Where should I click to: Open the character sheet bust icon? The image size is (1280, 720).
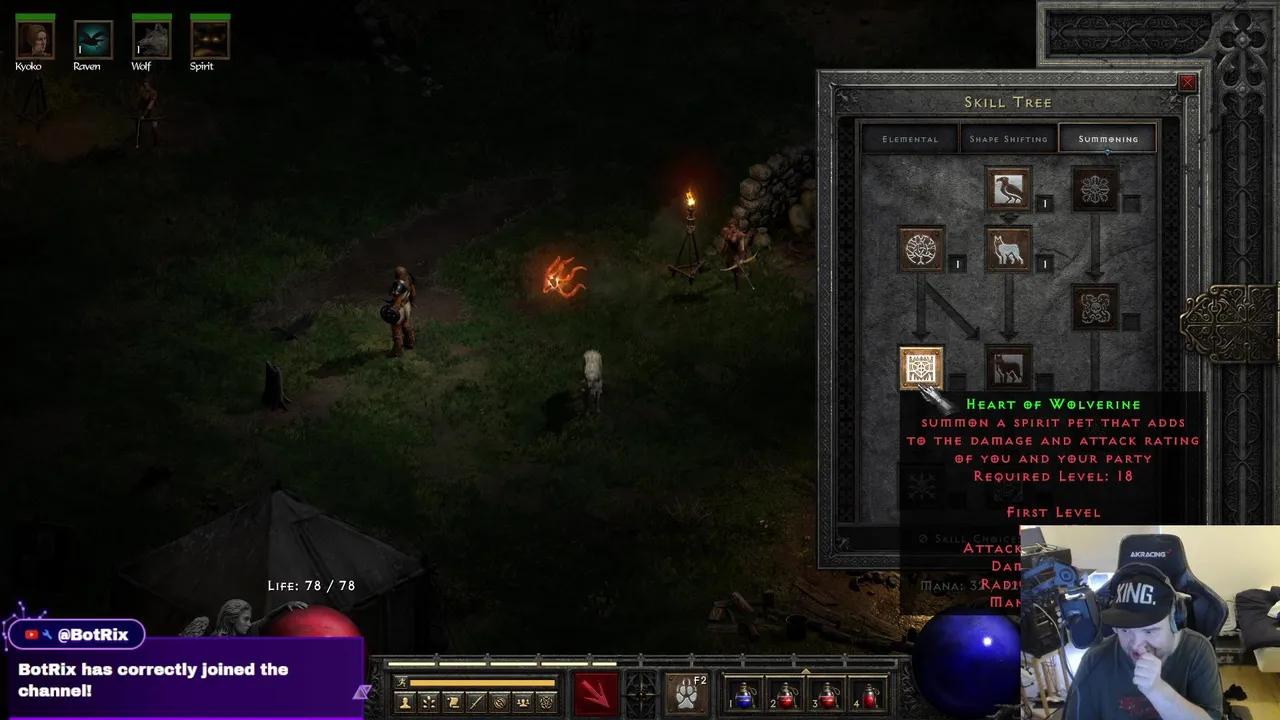click(405, 703)
